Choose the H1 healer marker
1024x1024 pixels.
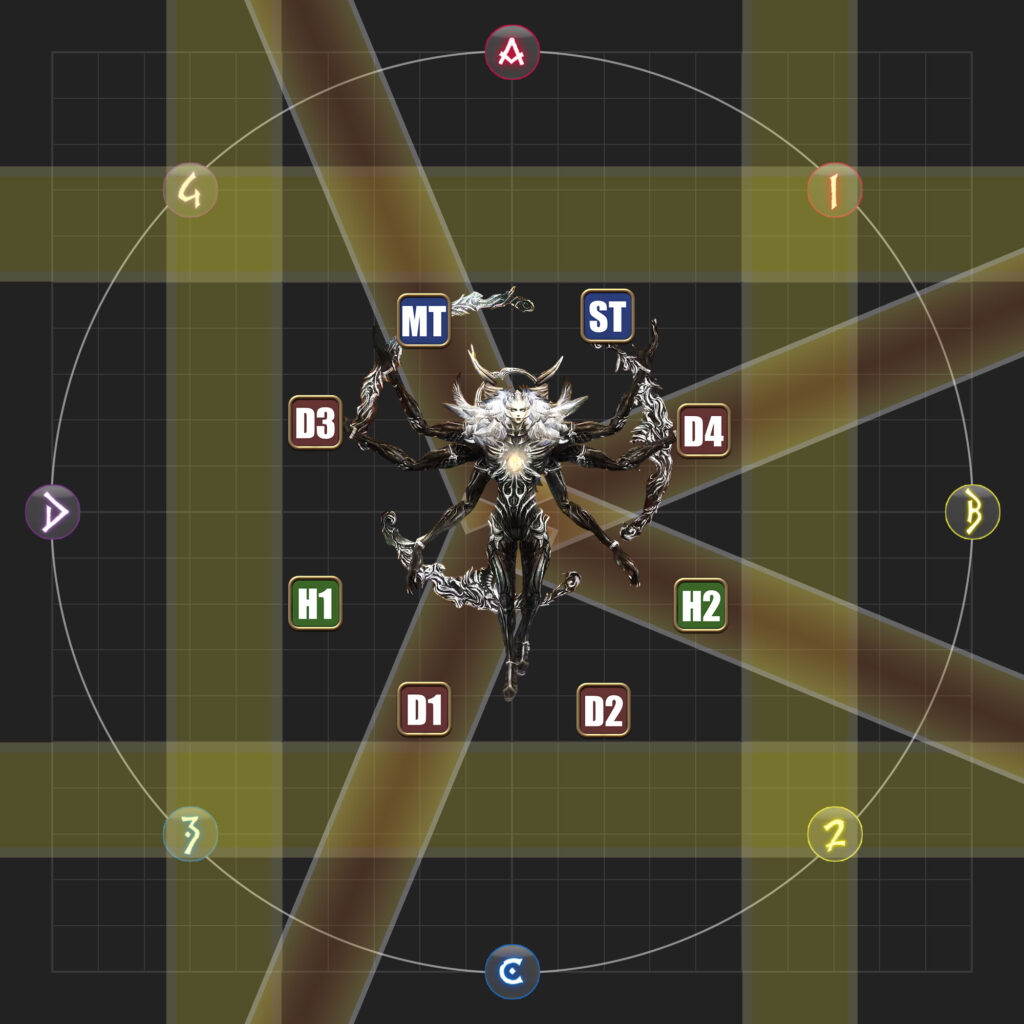point(315,603)
